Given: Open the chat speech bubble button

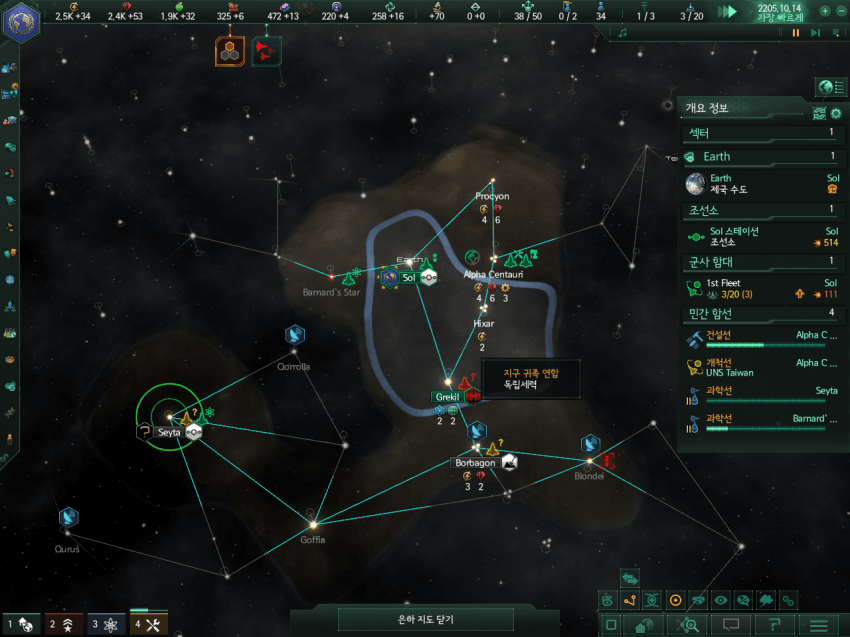Looking at the screenshot, I should (731, 625).
